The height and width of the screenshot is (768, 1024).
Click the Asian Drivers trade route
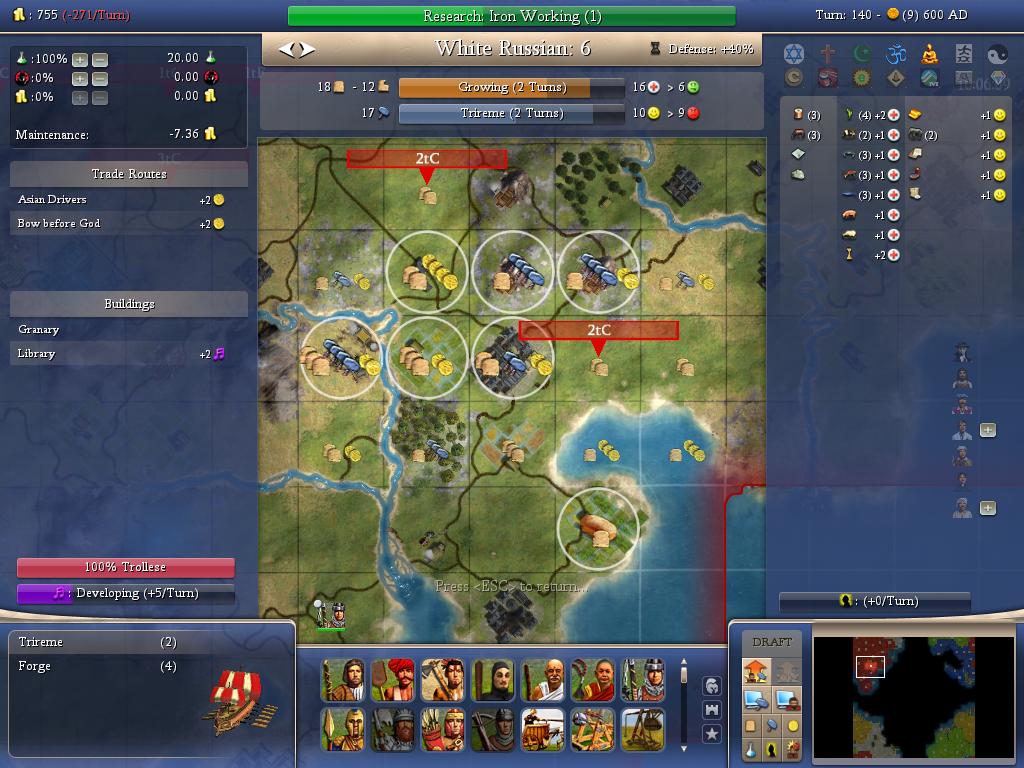coord(52,200)
